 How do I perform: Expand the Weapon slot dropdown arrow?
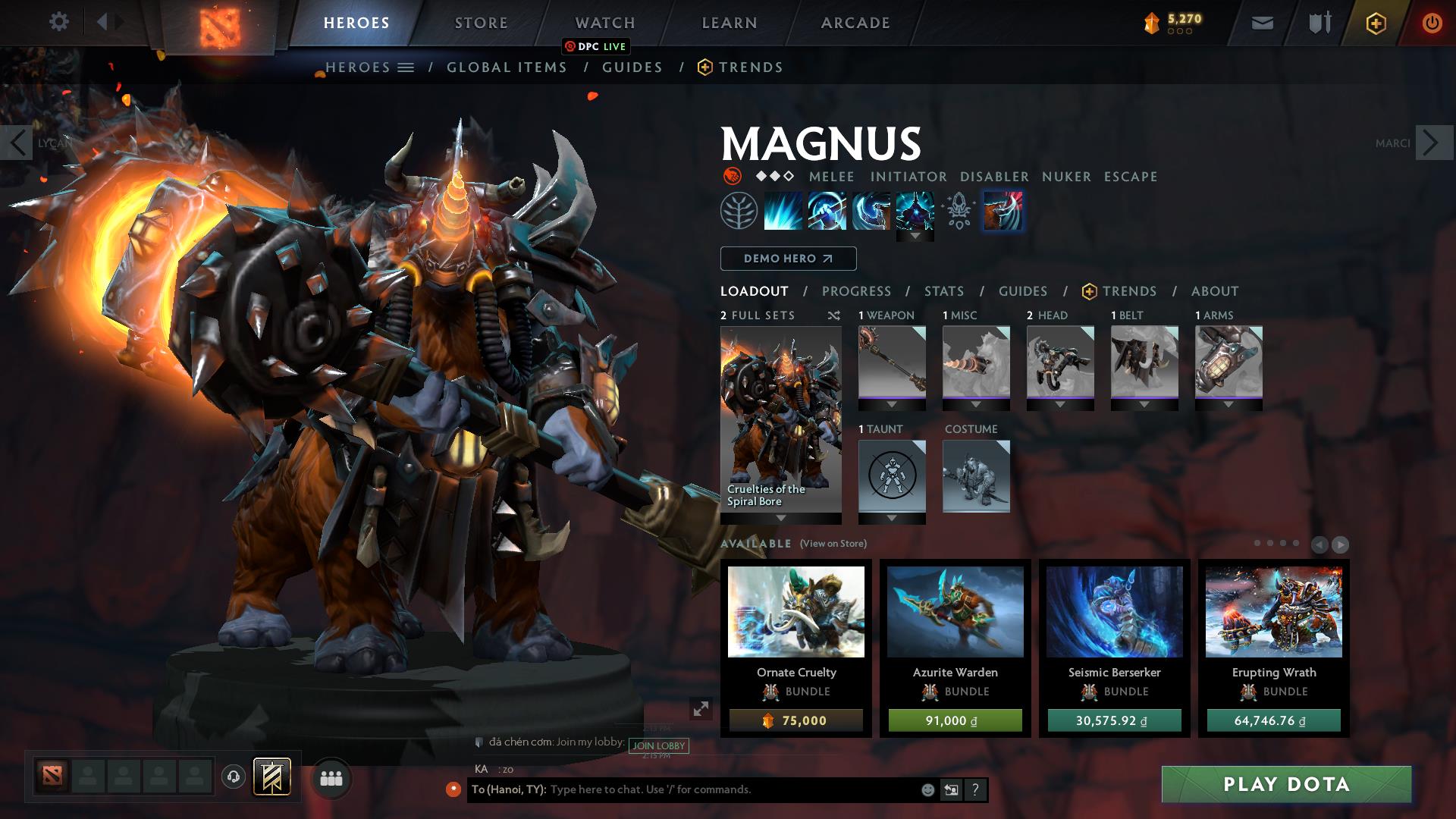[892, 405]
